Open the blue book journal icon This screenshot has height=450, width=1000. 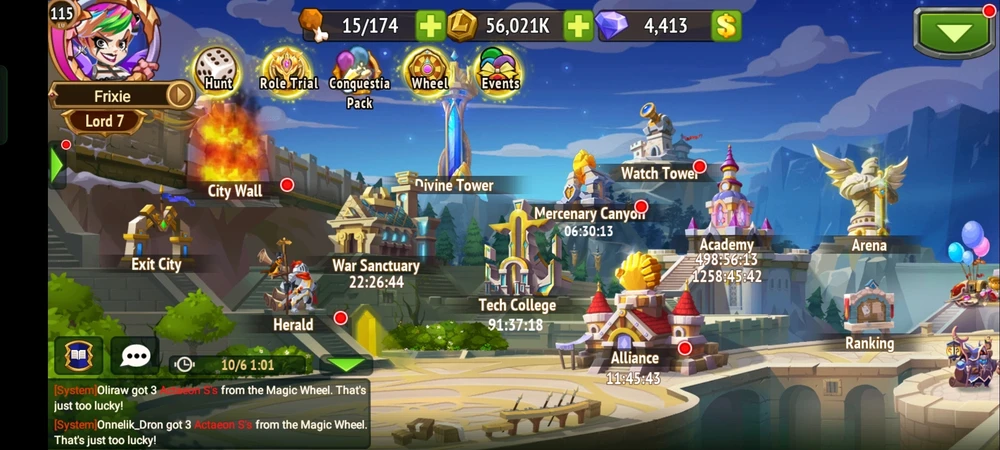point(78,355)
